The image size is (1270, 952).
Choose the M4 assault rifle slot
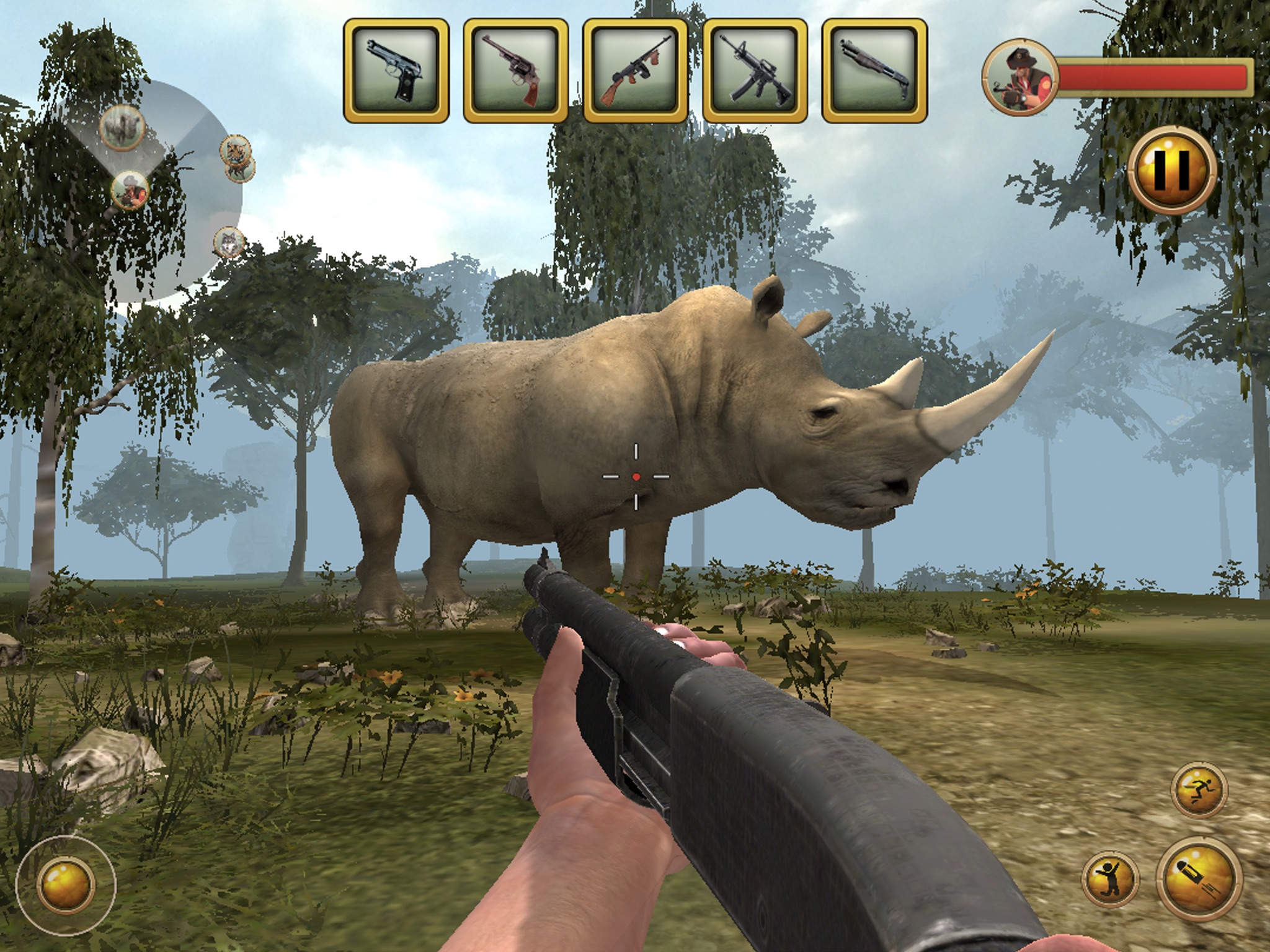[x=755, y=70]
